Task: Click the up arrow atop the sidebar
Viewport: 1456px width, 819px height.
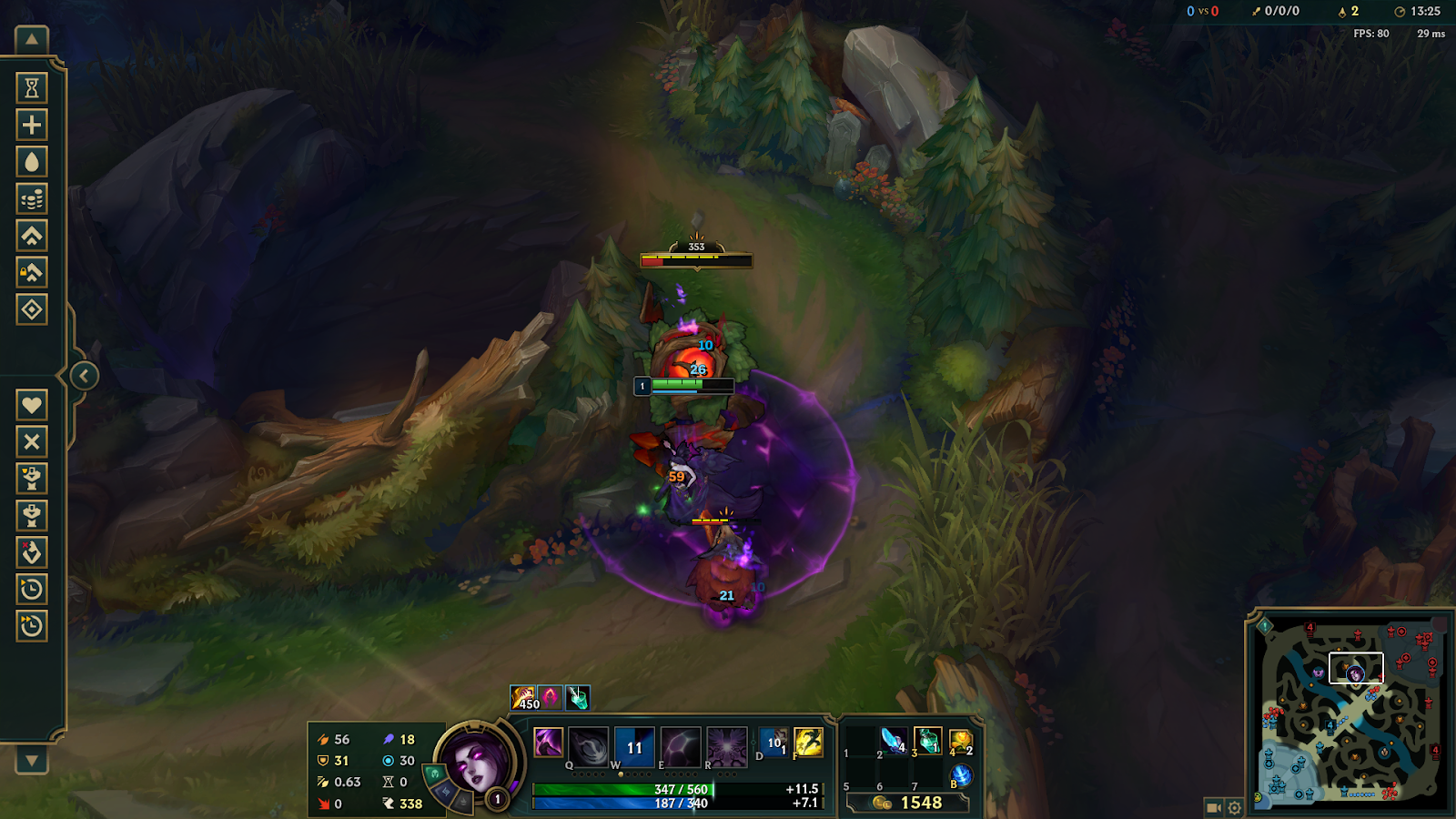Action: 32,40
